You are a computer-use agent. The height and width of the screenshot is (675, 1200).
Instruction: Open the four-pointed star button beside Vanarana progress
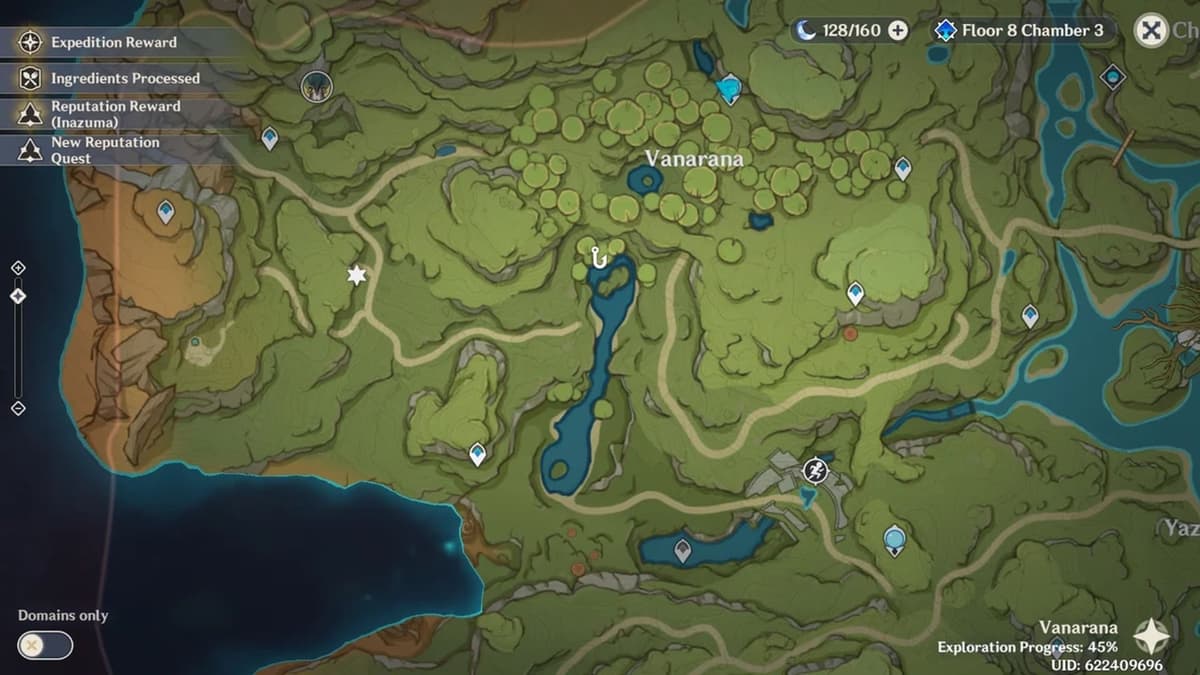[1151, 635]
